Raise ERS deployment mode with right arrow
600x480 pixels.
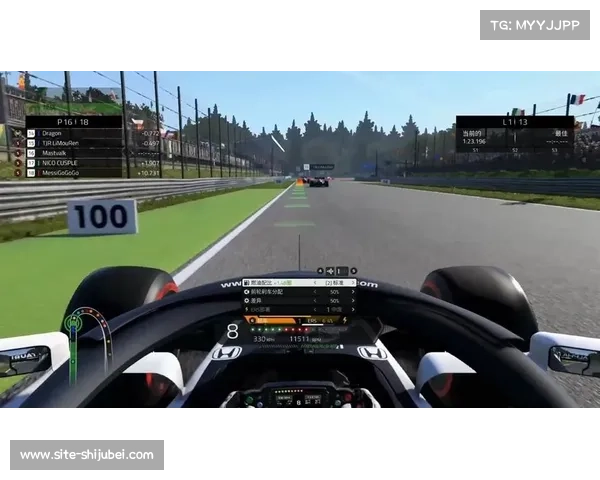click(353, 310)
